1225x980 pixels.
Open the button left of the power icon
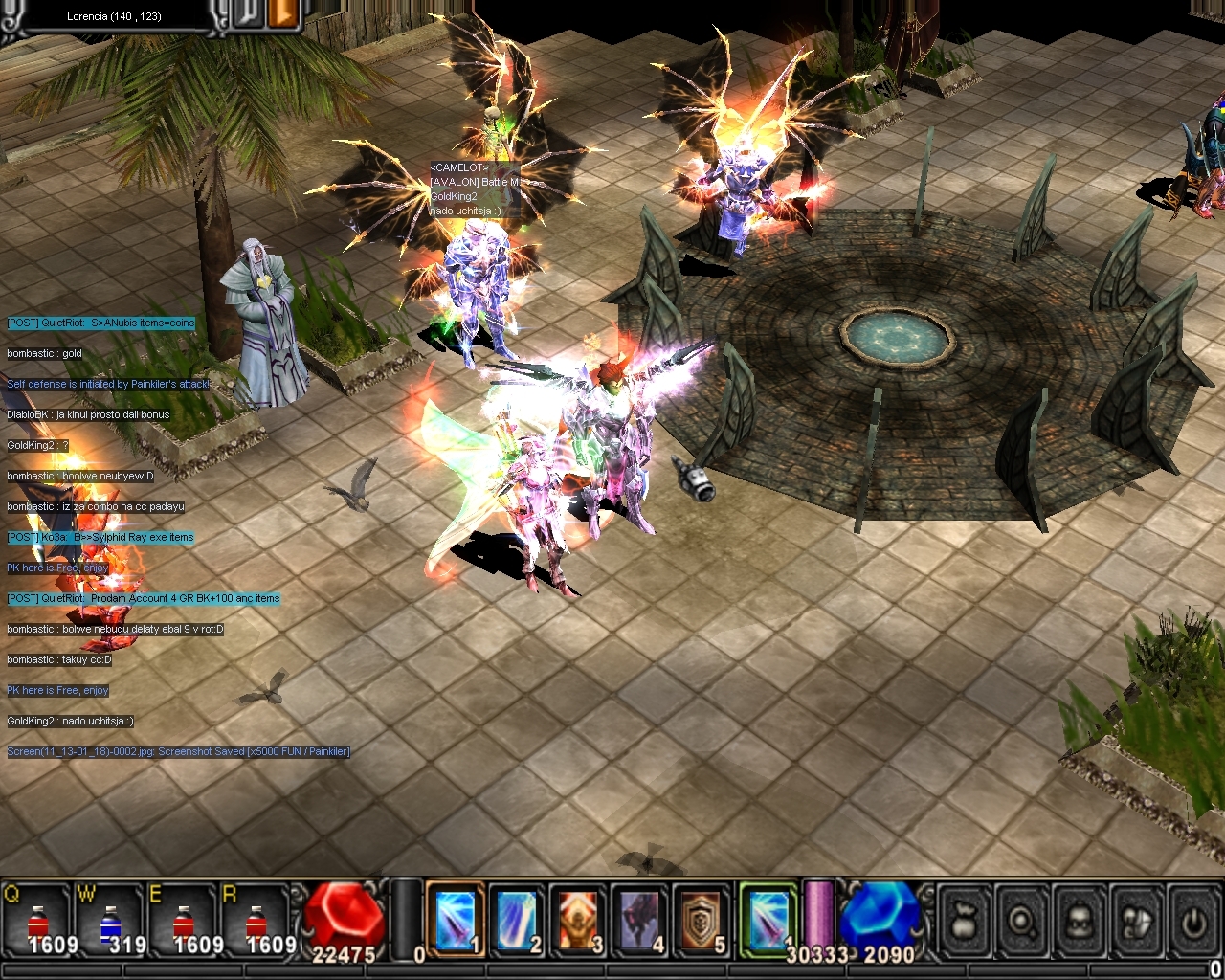[1137, 923]
